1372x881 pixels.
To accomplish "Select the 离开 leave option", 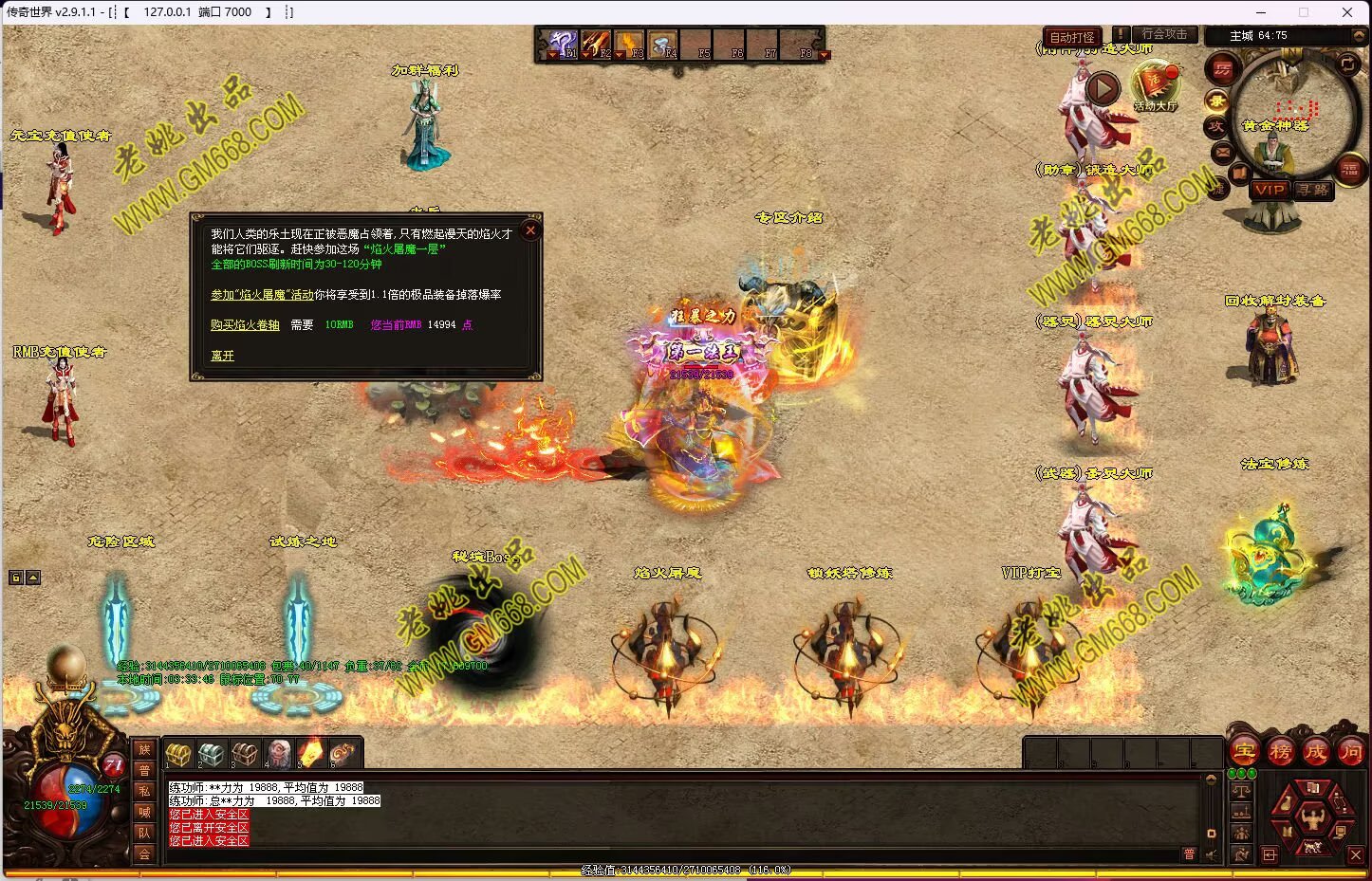I will 222,356.
